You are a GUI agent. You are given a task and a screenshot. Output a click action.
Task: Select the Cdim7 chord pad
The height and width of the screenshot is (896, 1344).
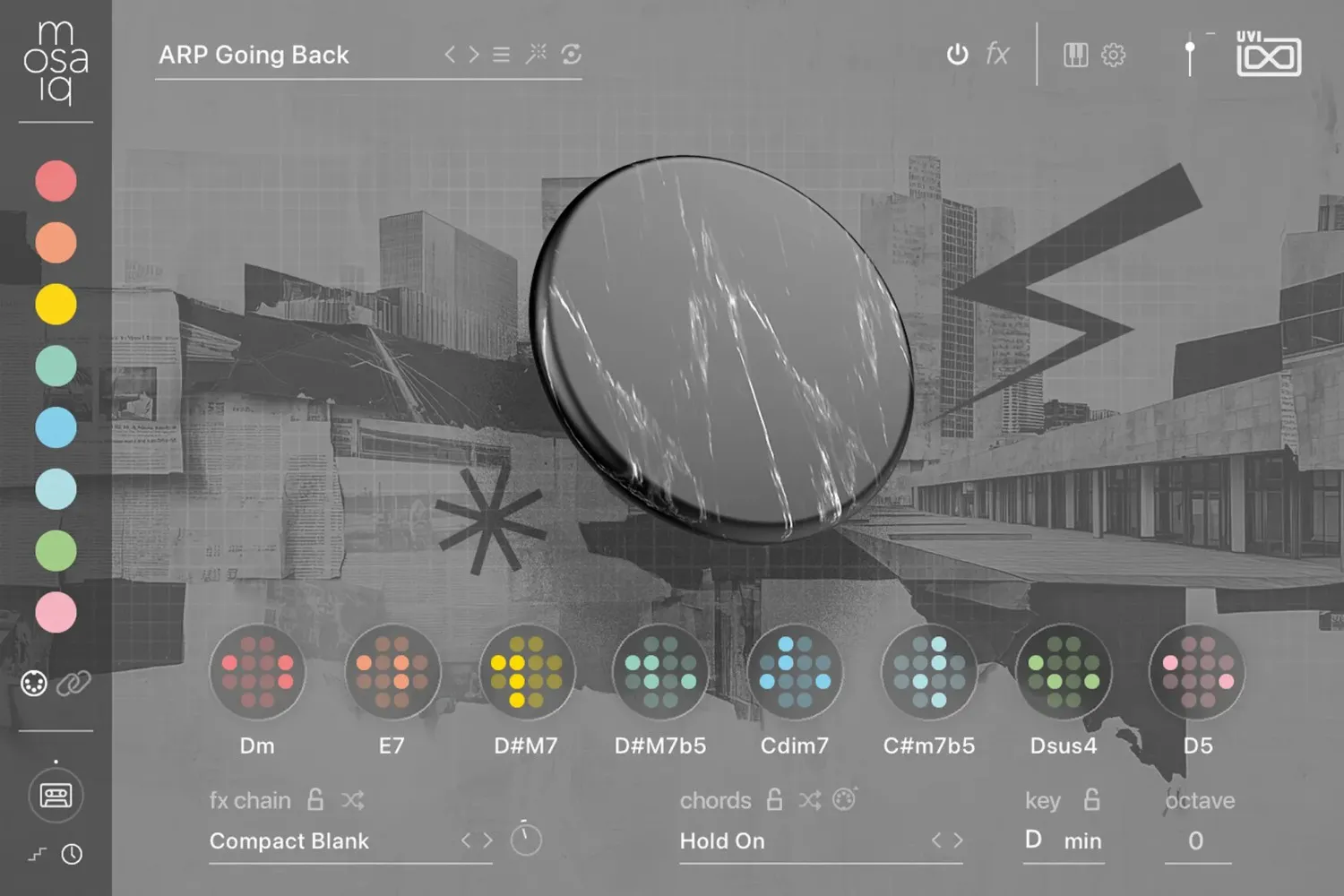(x=795, y=674)
